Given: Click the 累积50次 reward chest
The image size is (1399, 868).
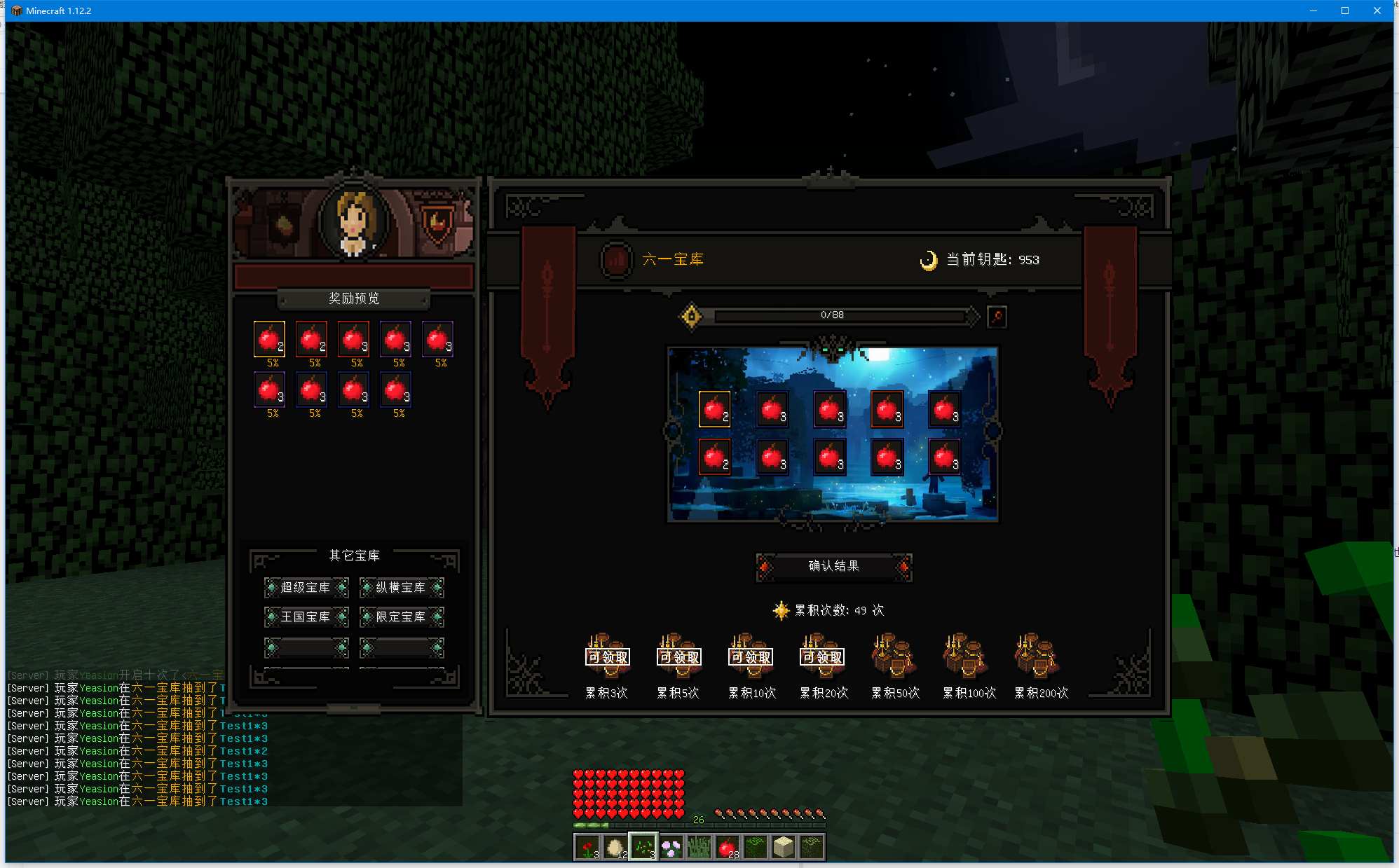Looking at the screenshot, I should [x=894, y=656].
